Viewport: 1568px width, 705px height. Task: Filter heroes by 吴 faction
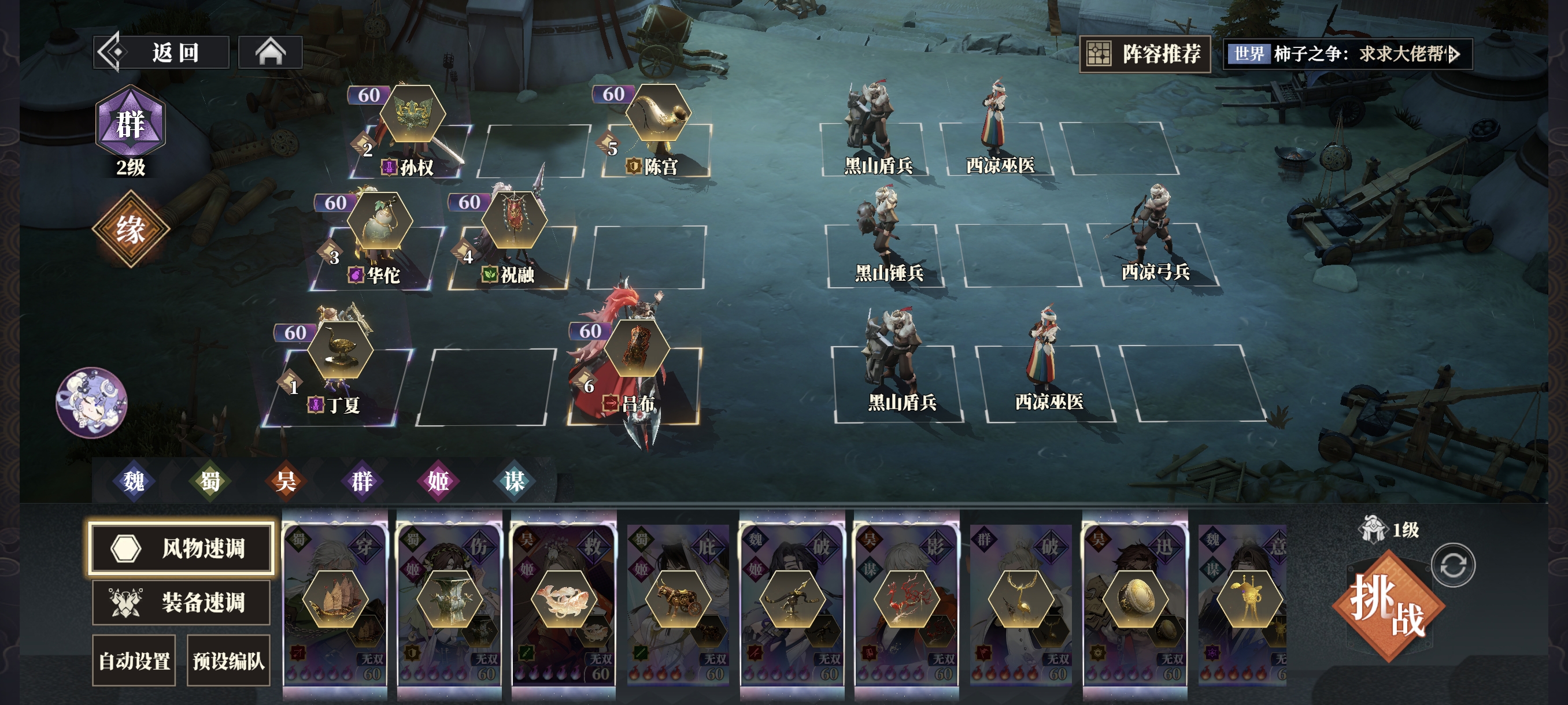click(x=286, y=481)
